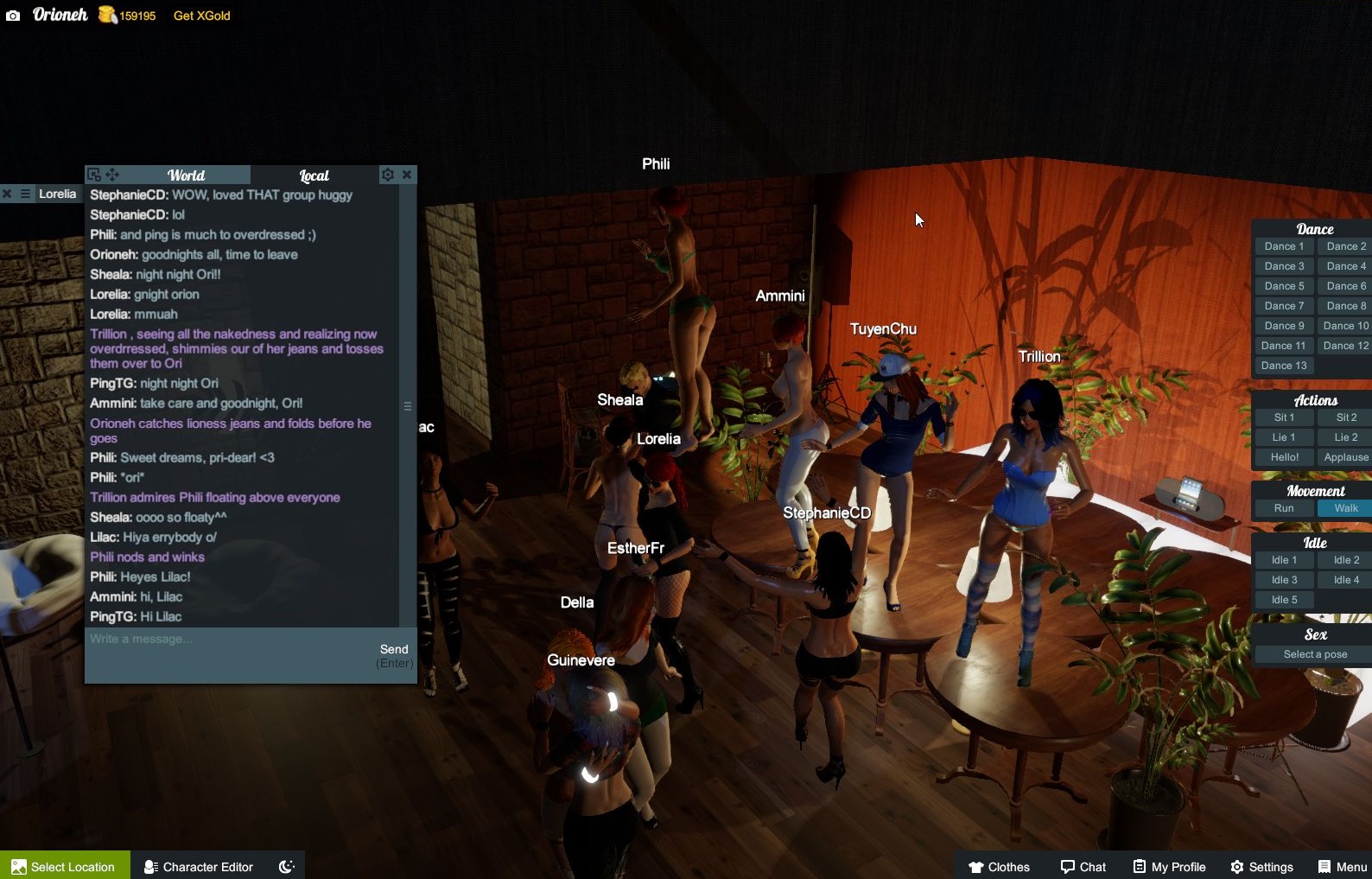Switch to the World chat tab
Screen dimensions: 1372x879
(186, 175)
